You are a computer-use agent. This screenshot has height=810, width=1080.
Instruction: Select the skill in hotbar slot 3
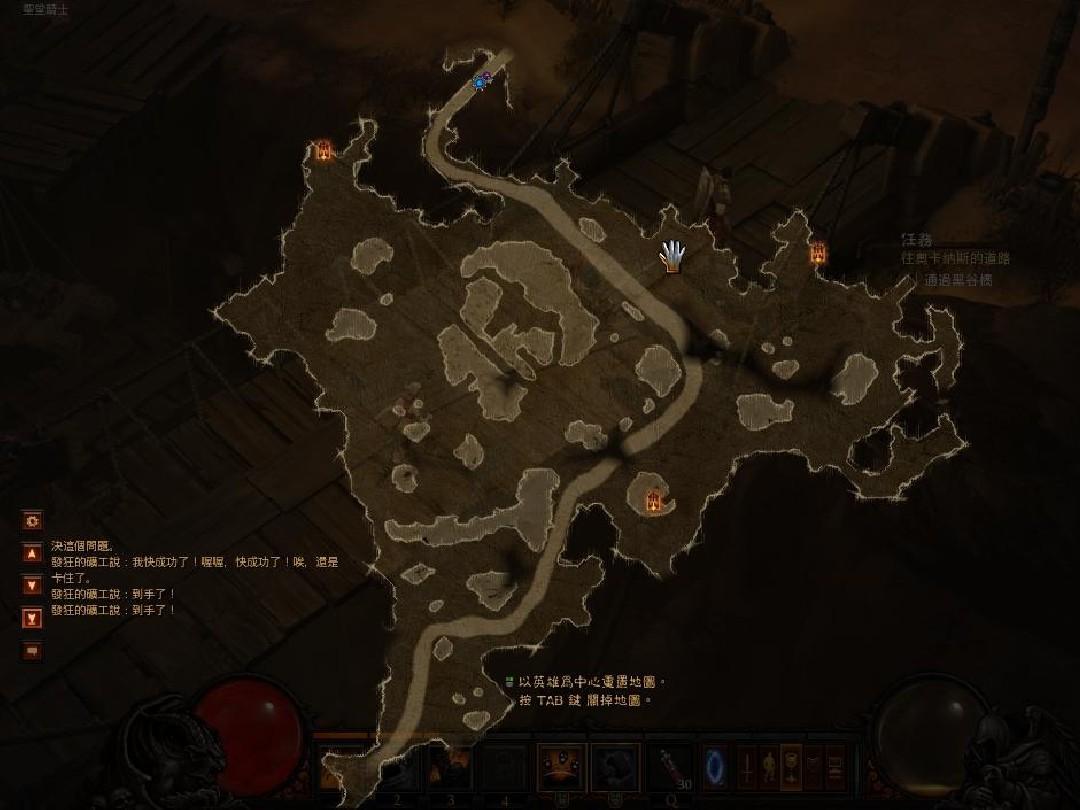pos(451,768)
